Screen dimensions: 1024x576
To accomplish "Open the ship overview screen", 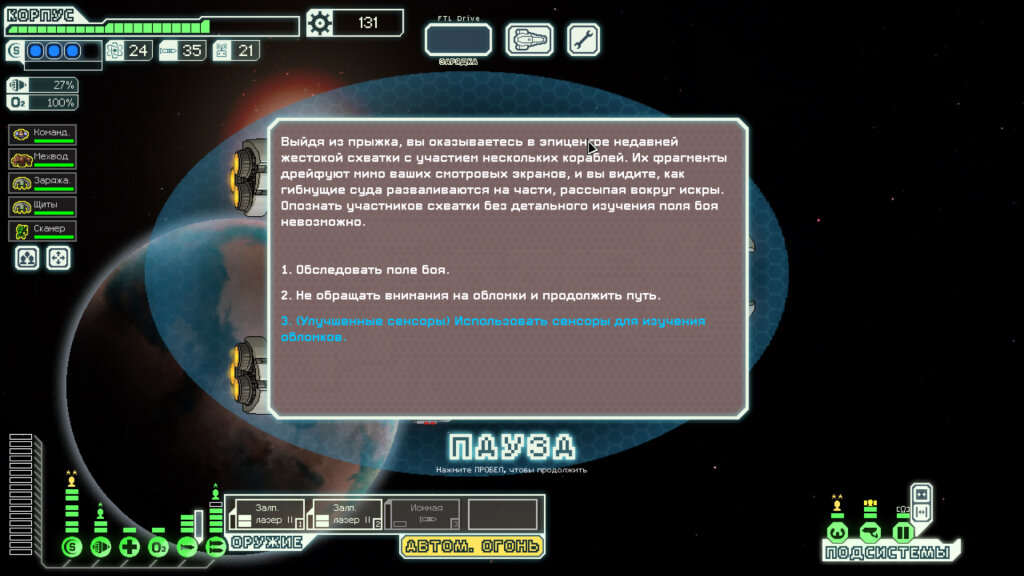I will (x=529, y=40).
